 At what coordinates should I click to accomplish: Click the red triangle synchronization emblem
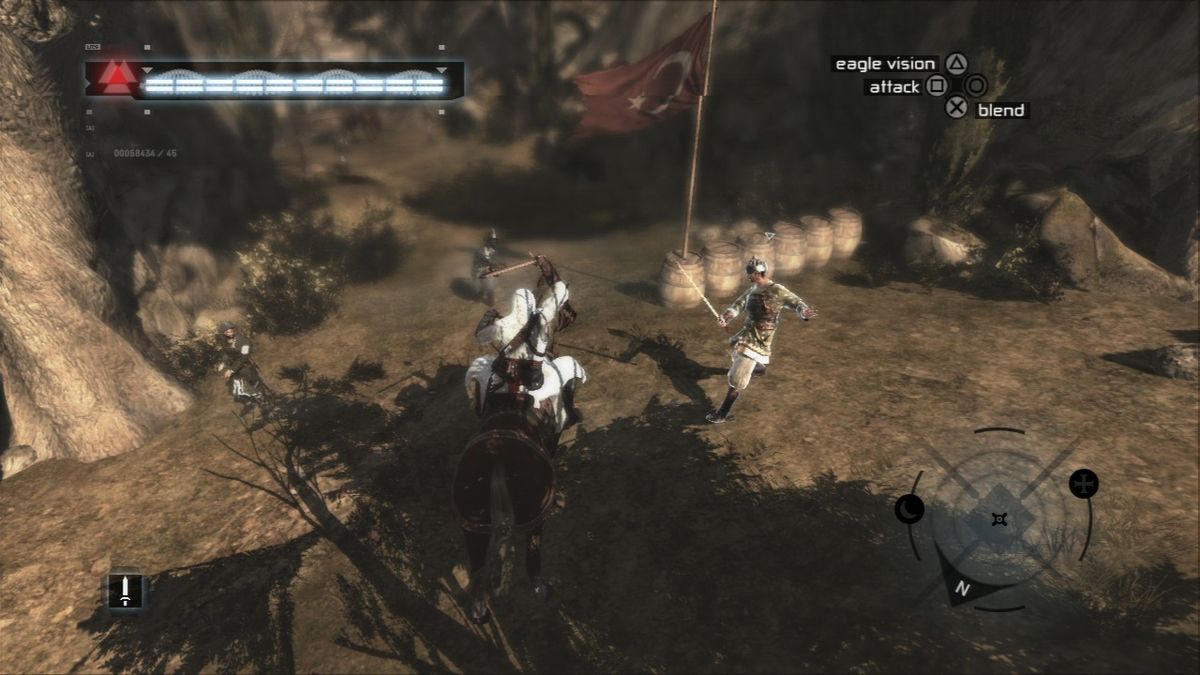tap(117, 77)
